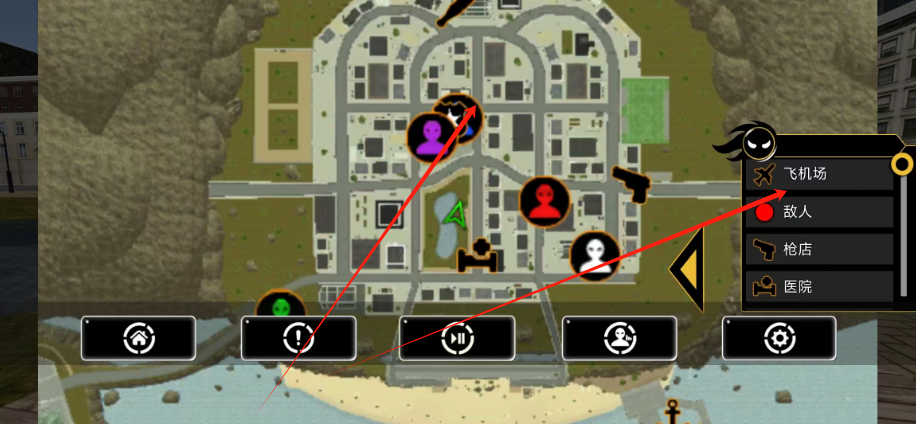Select the green character marker on map
The image size is (916, 424).
(x=280, y=308)
